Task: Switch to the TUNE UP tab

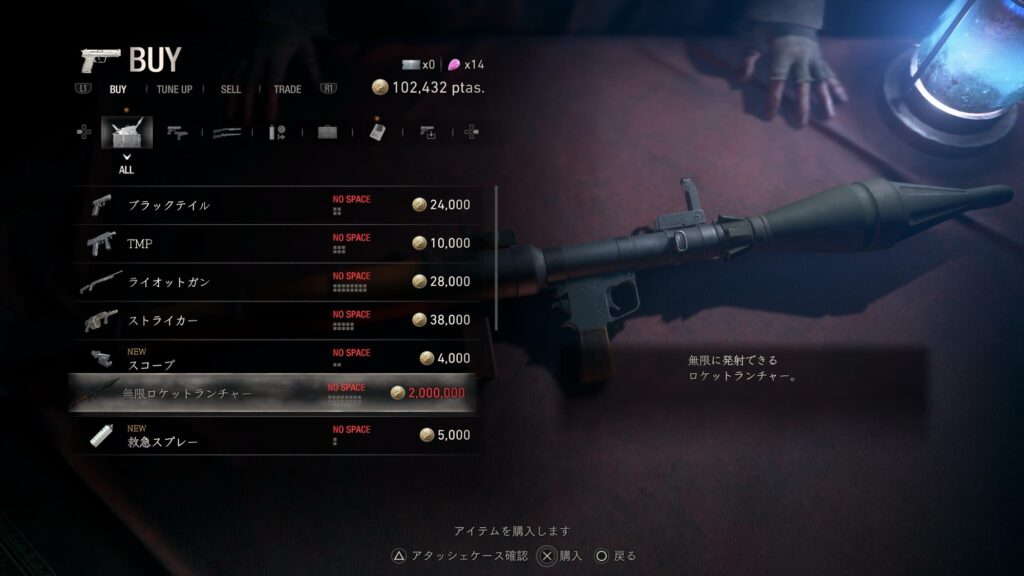Action: (x=174, y=89)
